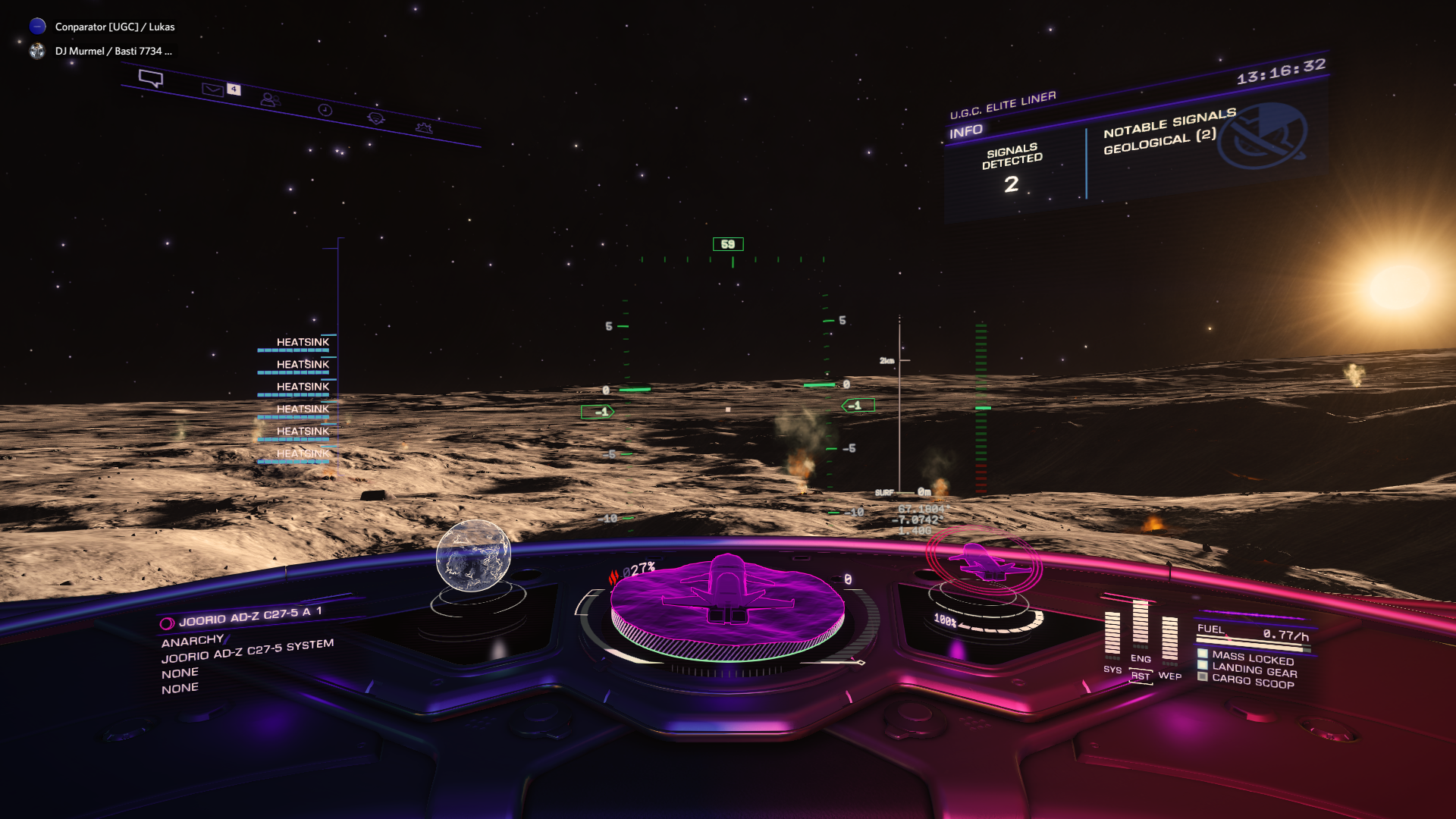Reset power distribution with RST
Screen dimensions: 1456x819
click(1141, 676)
